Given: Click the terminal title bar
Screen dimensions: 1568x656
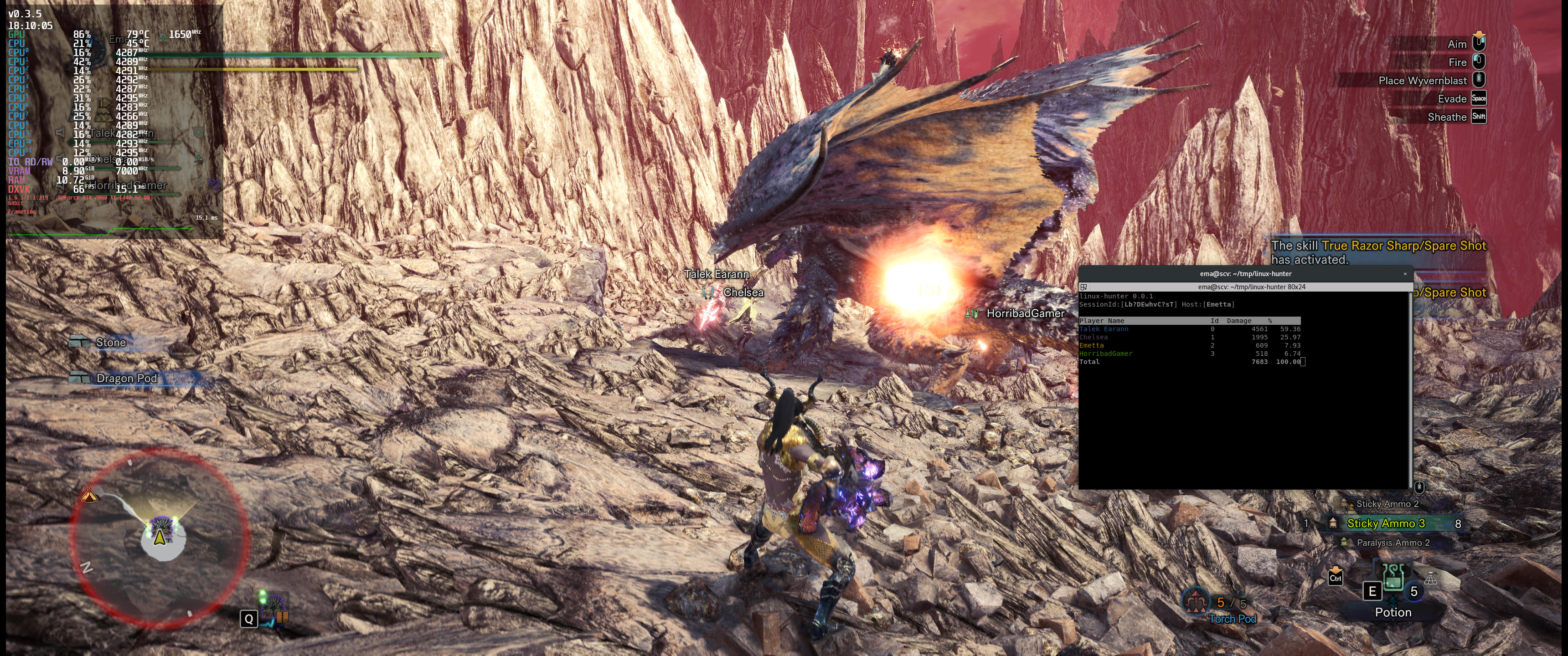Looking at the screenshot, I should 1245,274.
